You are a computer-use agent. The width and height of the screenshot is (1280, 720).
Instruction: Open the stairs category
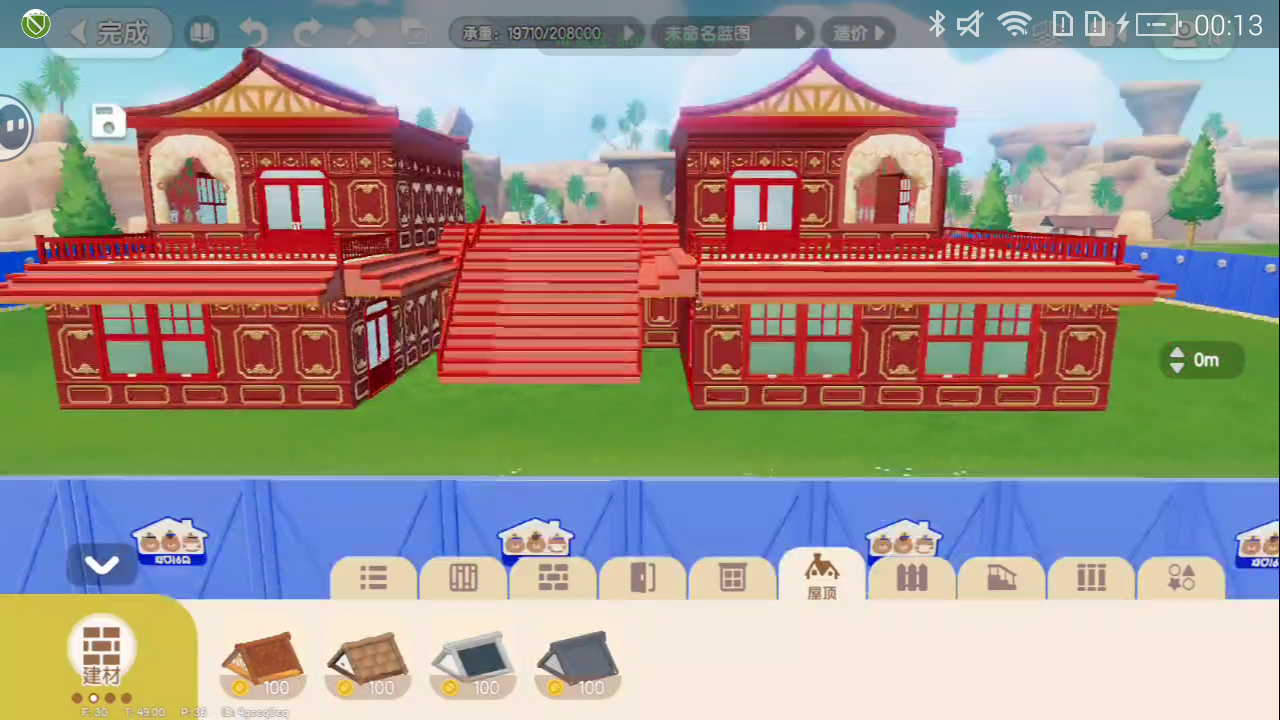[1001, 577]
